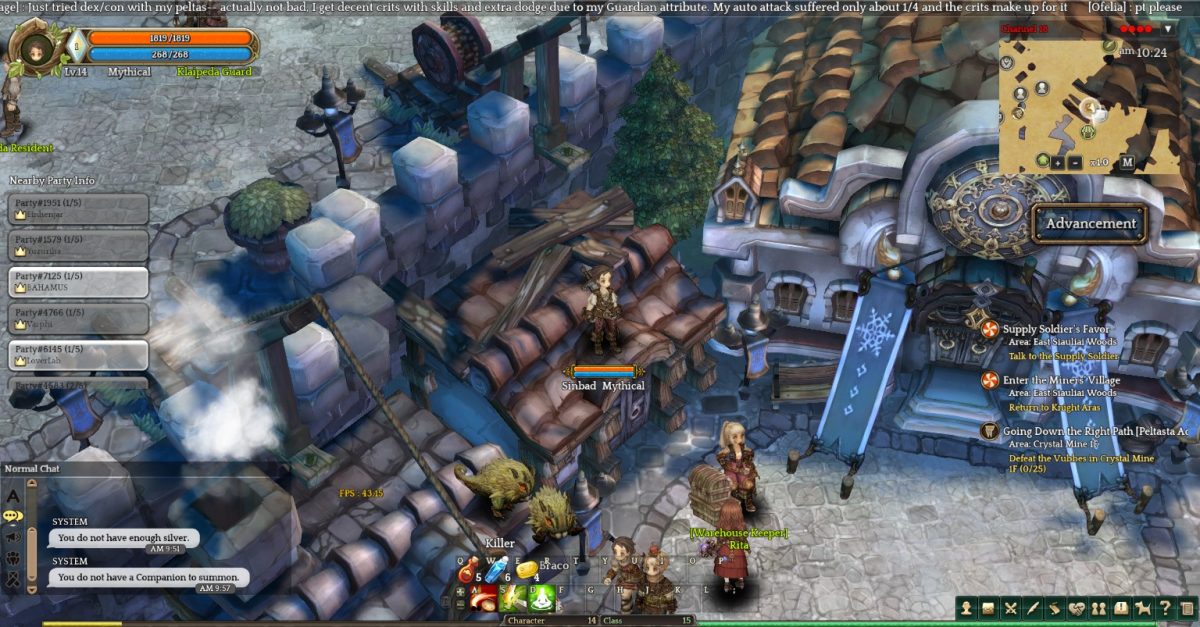
Task: Switch to the speech bubble chat tab
Action: tap(13, 516)
